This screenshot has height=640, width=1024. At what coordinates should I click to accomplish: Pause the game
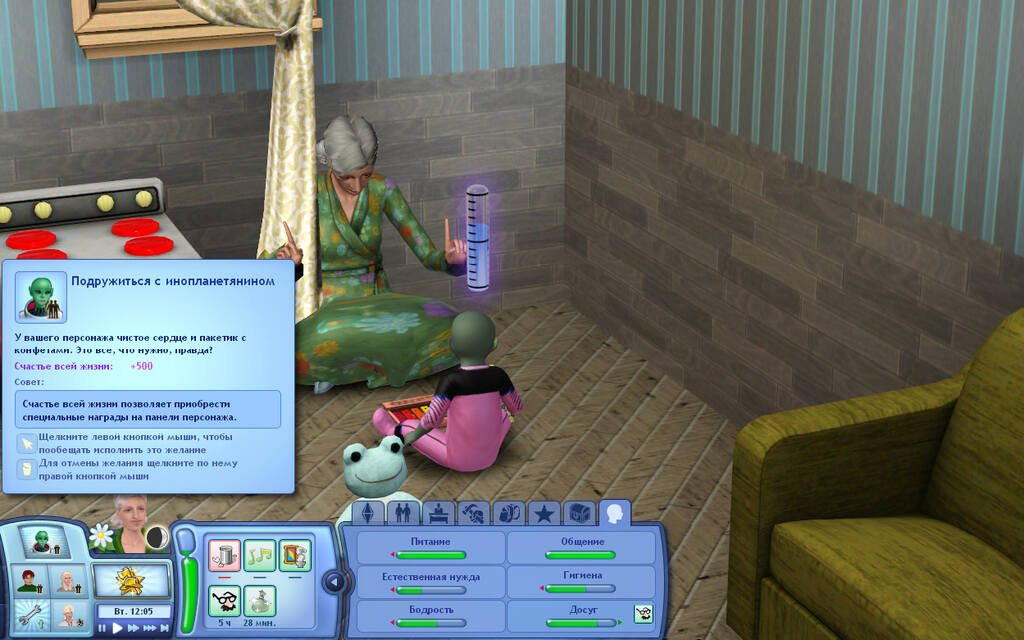tap(102, 628)
